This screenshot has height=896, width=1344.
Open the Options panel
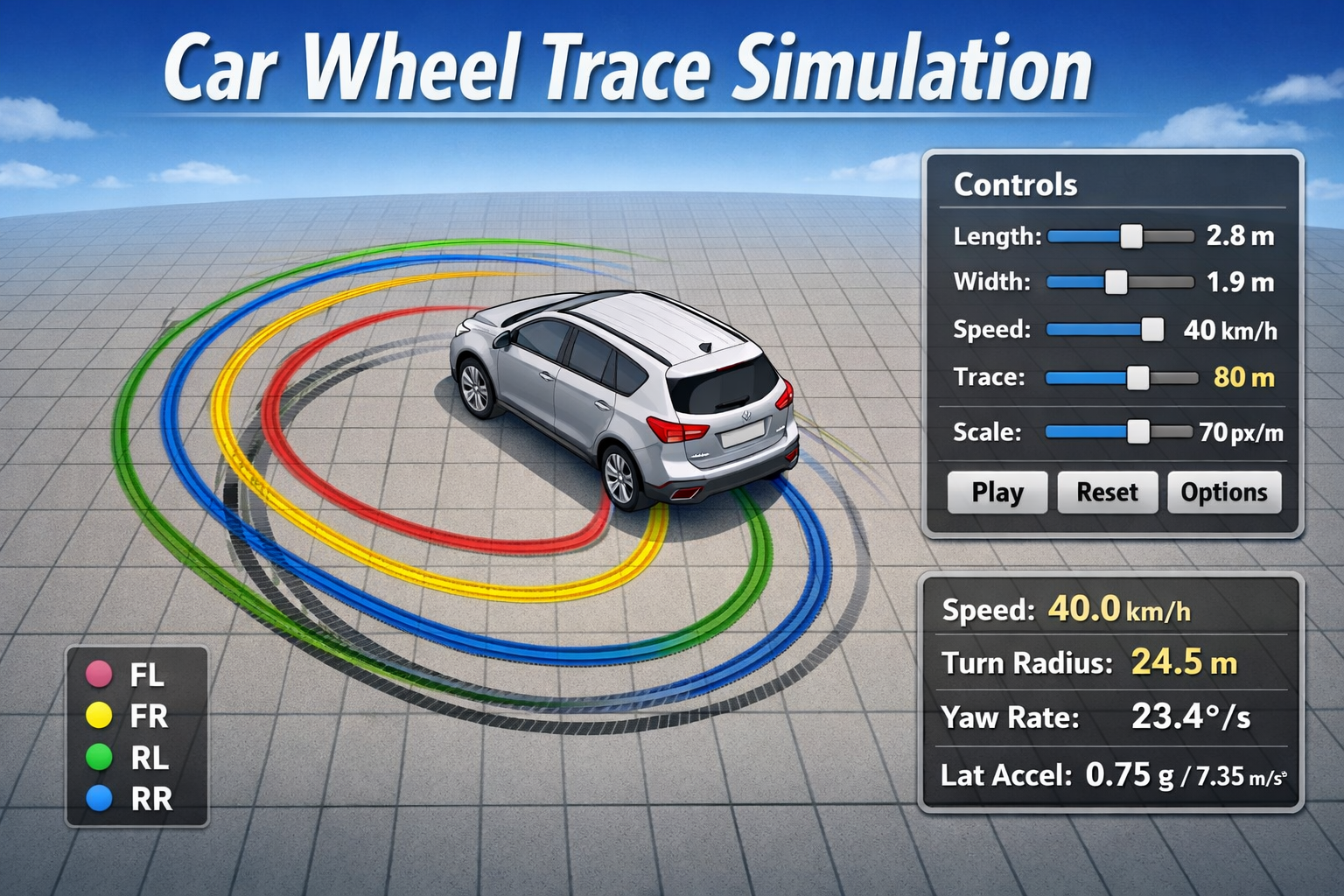click(1223, 492)
